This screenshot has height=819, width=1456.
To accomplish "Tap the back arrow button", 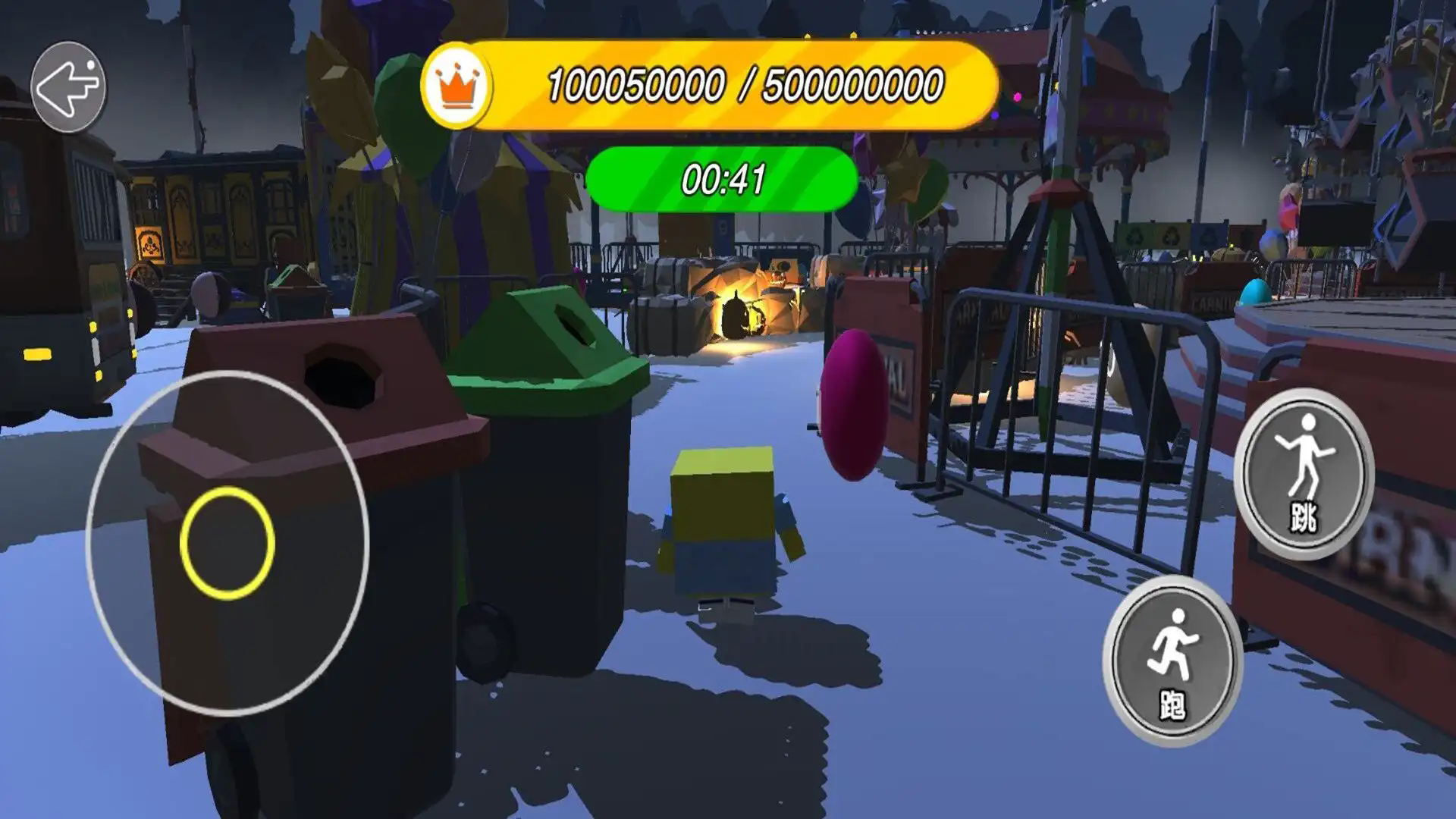I will [68, 87].
